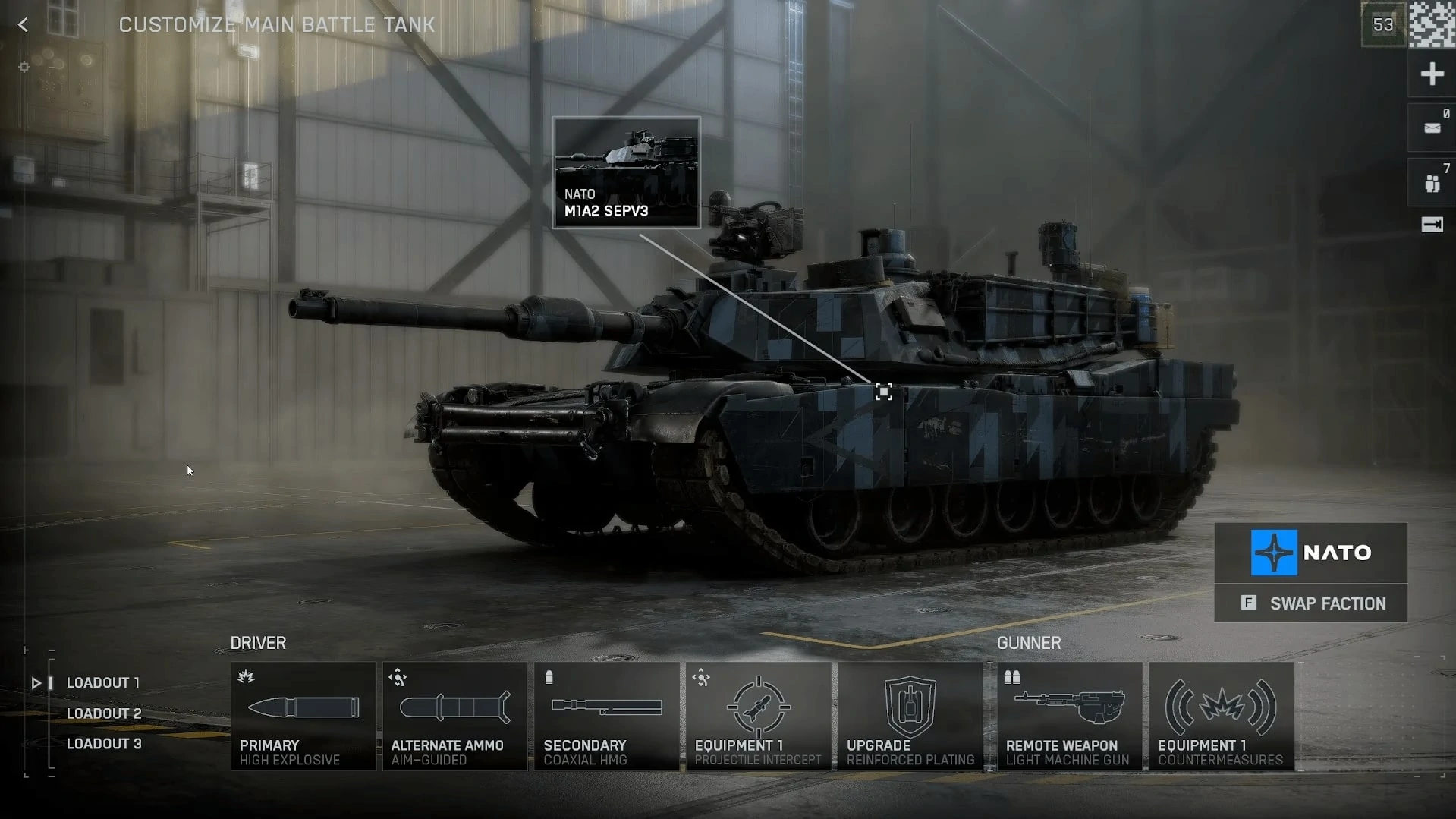Open the Remote Weapon Light Machine Gun slot
Viewport: 1456px width, 819px height.
pos(1069,717)
